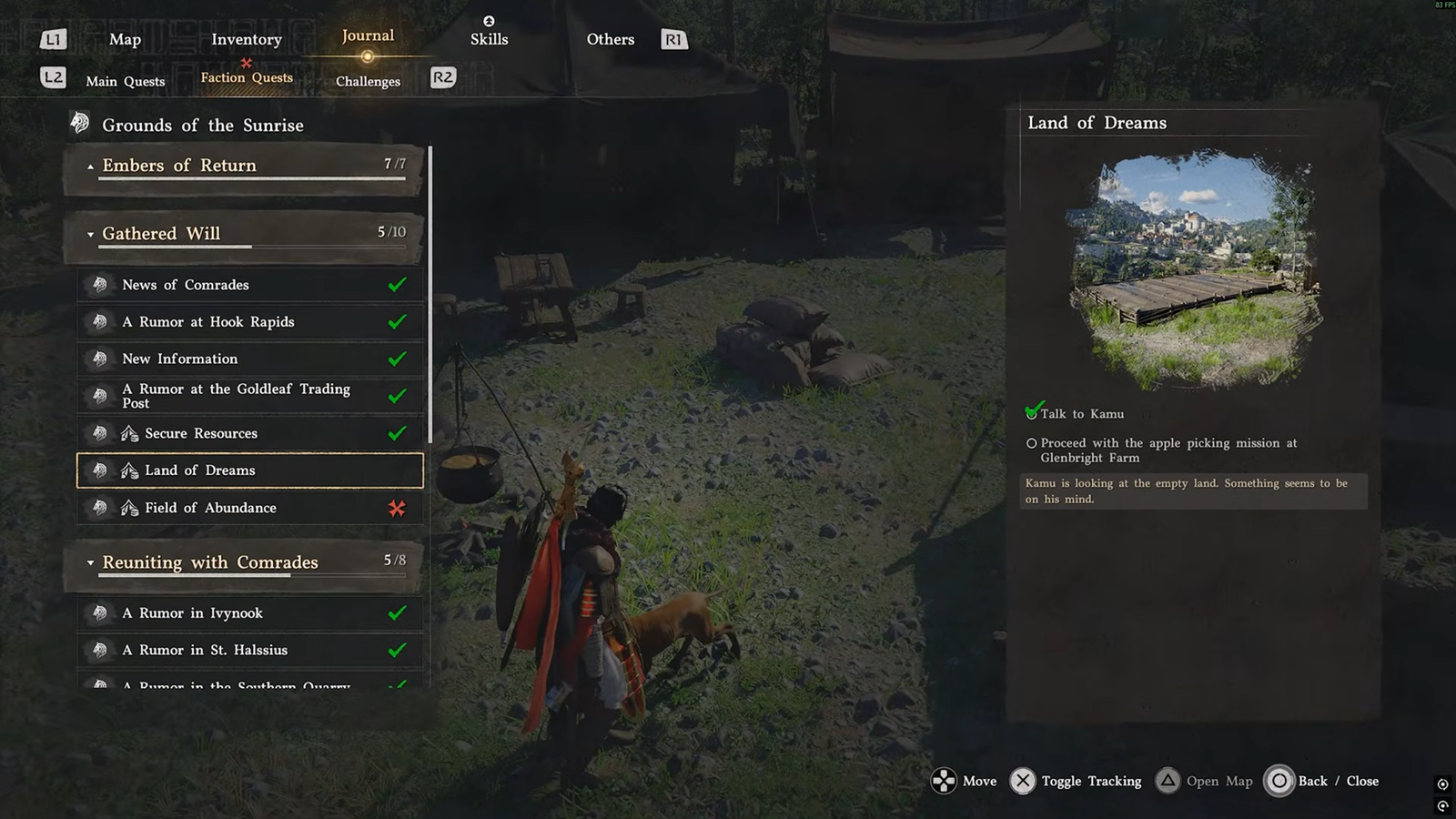Open the New Information quest entry
The width and height of the screenshot is (1456, 819).
point(249,359)
